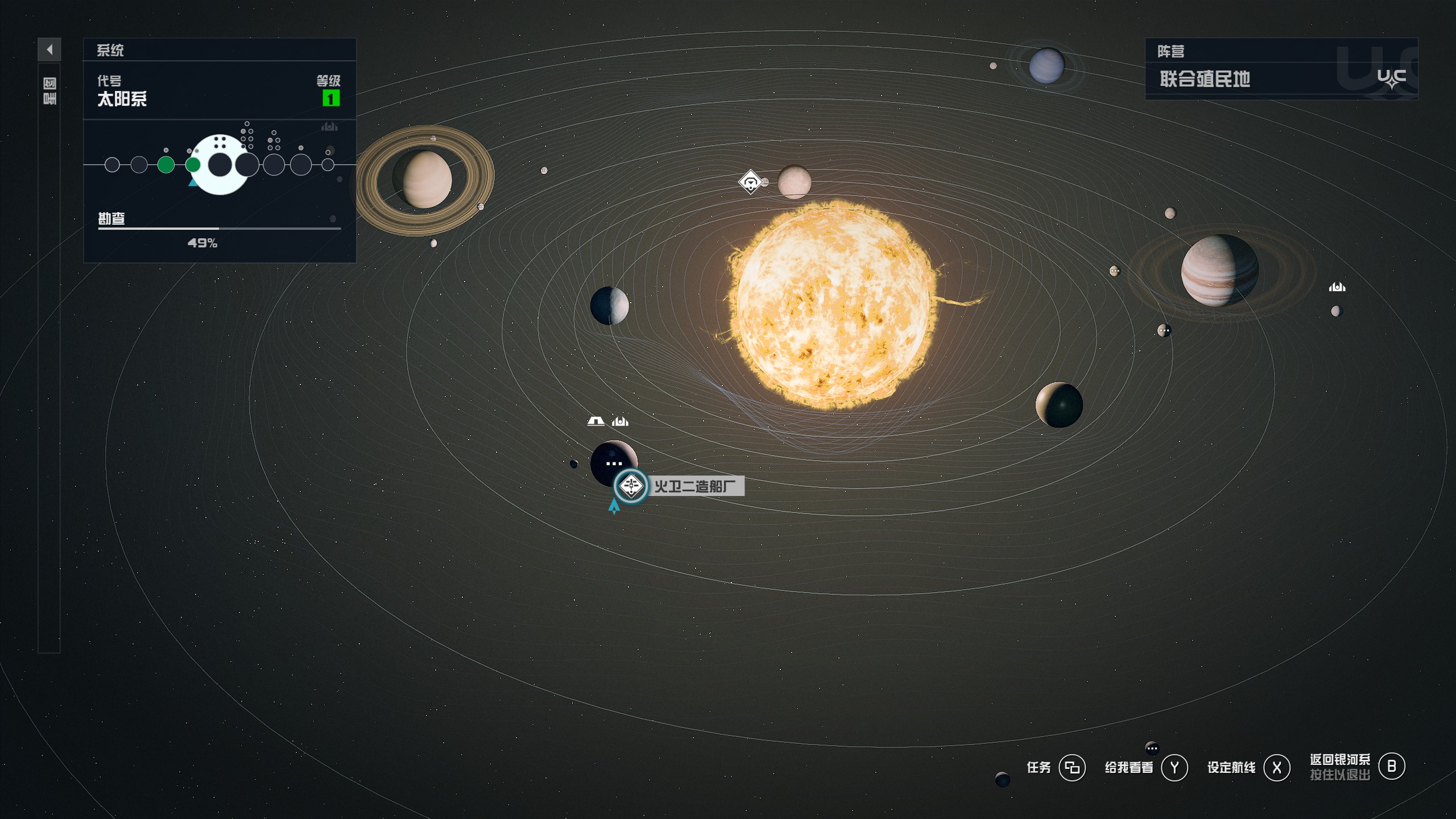Click 给我看看 to inspect the selection
1456x819 pixels.
click(x=1129, y=767)
